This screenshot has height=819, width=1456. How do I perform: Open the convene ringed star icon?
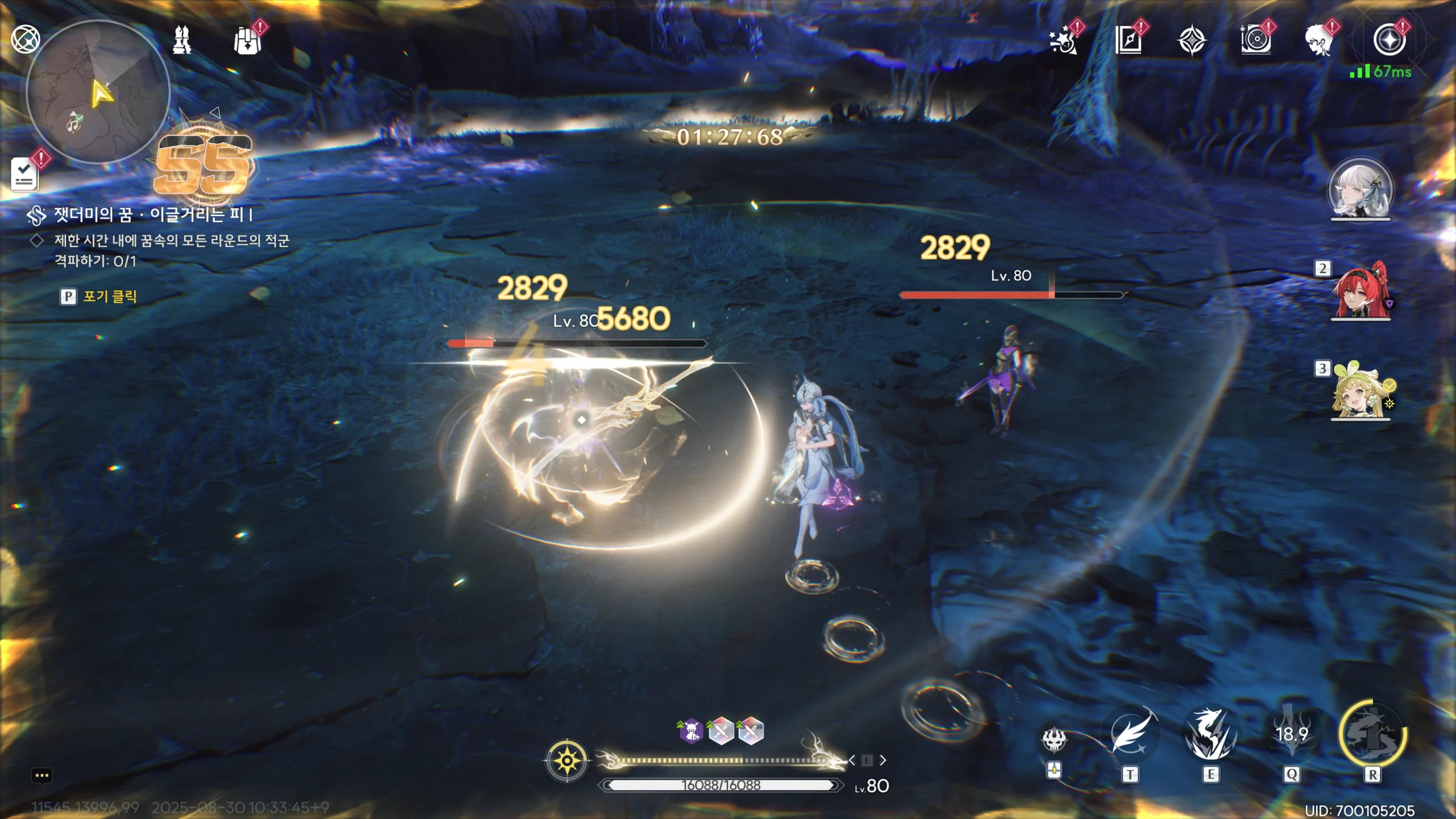[1389, 41]
